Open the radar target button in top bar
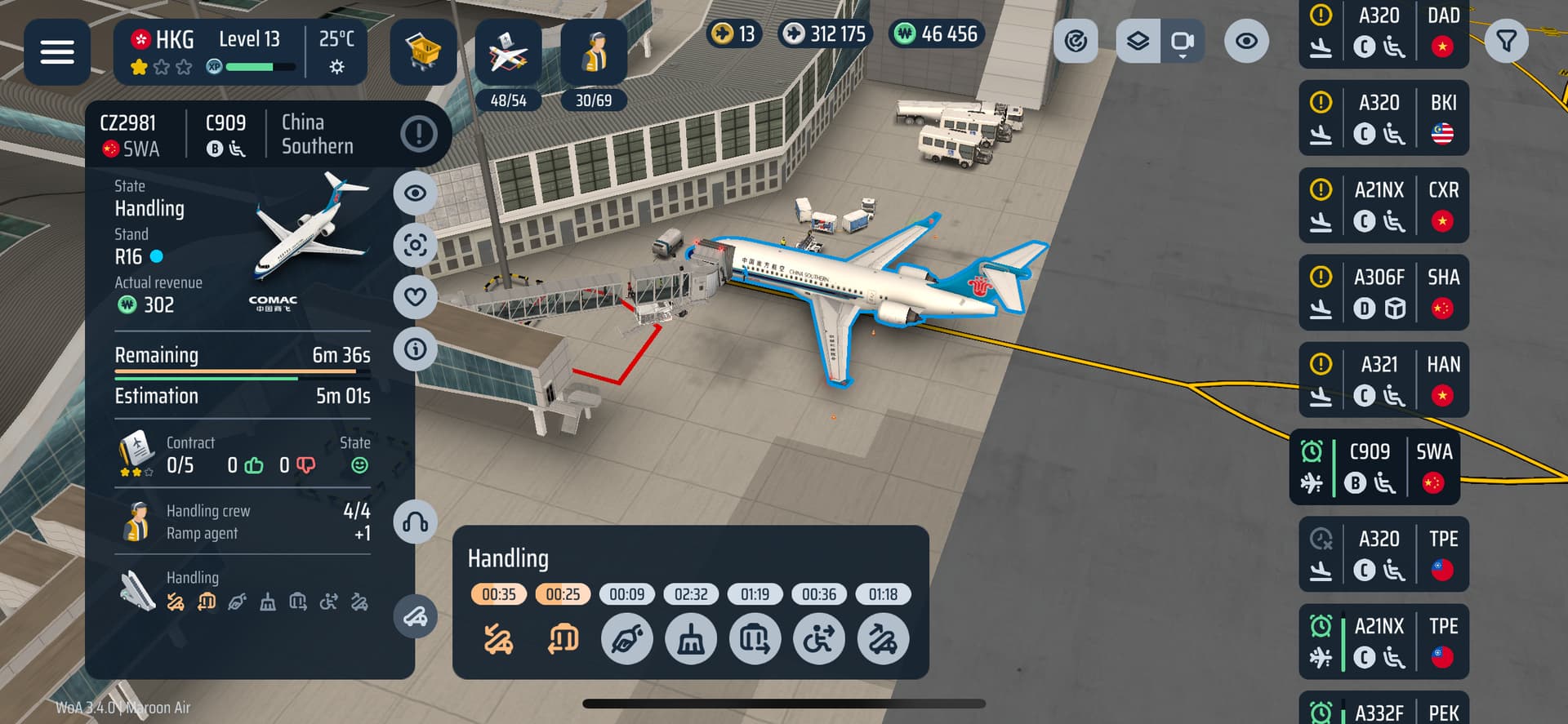The height and width of the screenshot is (724, 1568). (x=1076, y=41)
